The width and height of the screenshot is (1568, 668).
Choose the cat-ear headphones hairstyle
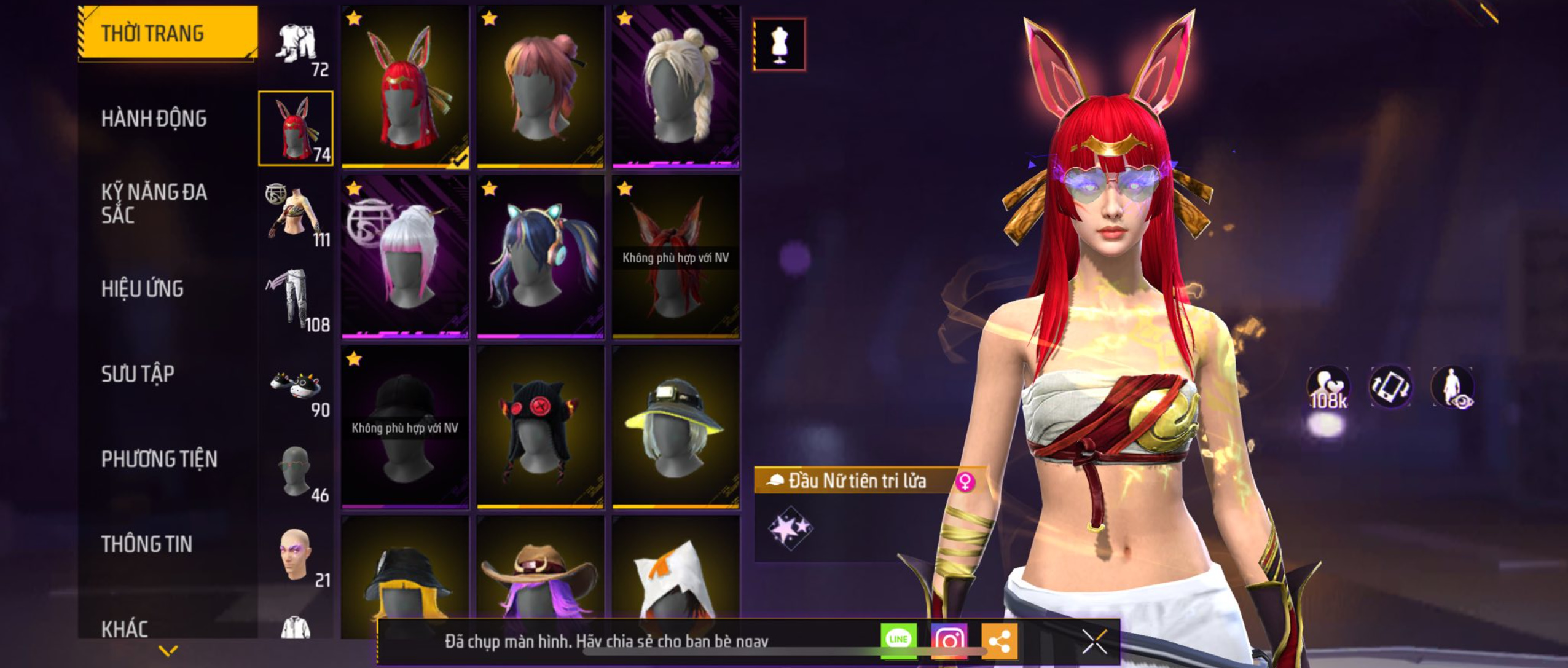click(541, 257)
